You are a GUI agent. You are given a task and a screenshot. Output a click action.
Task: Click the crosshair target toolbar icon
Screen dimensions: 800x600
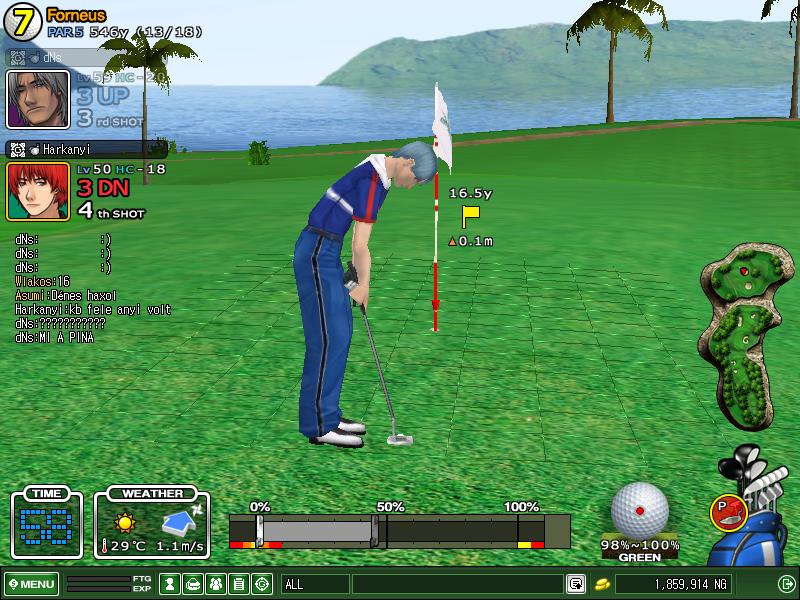[x=262, y=584]
